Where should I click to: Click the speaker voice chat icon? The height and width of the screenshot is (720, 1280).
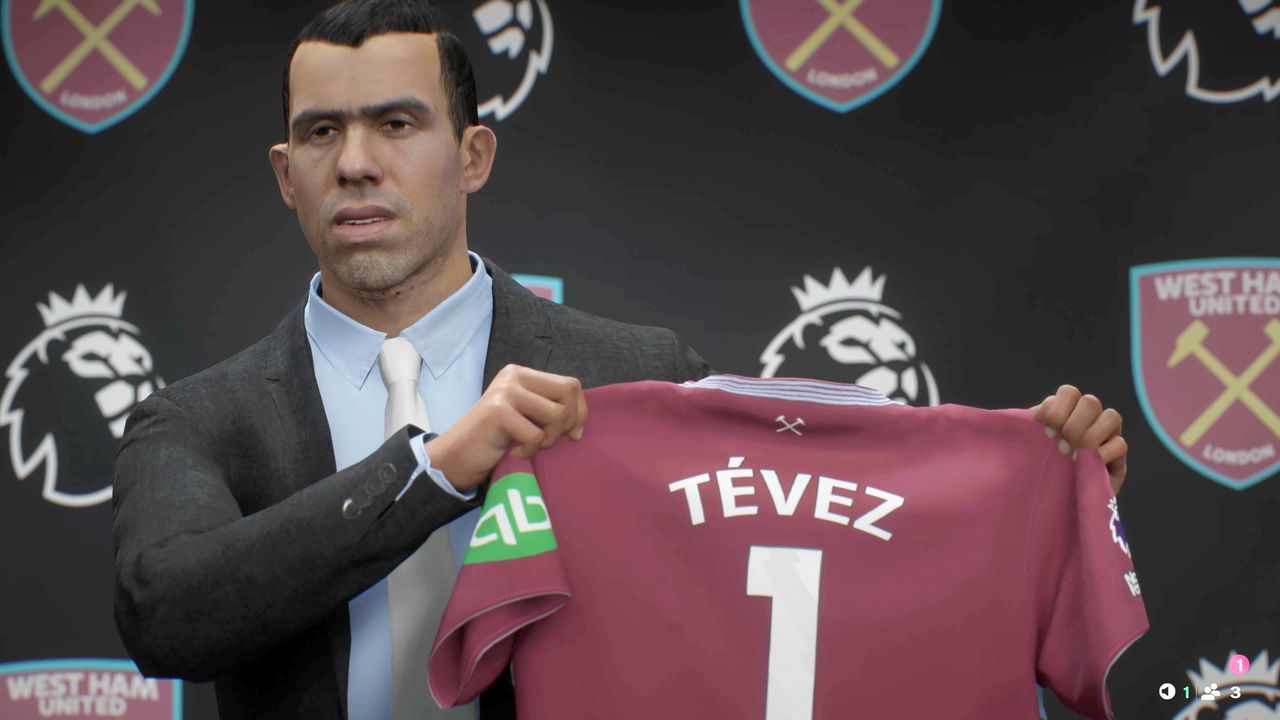coord(1167,691)
